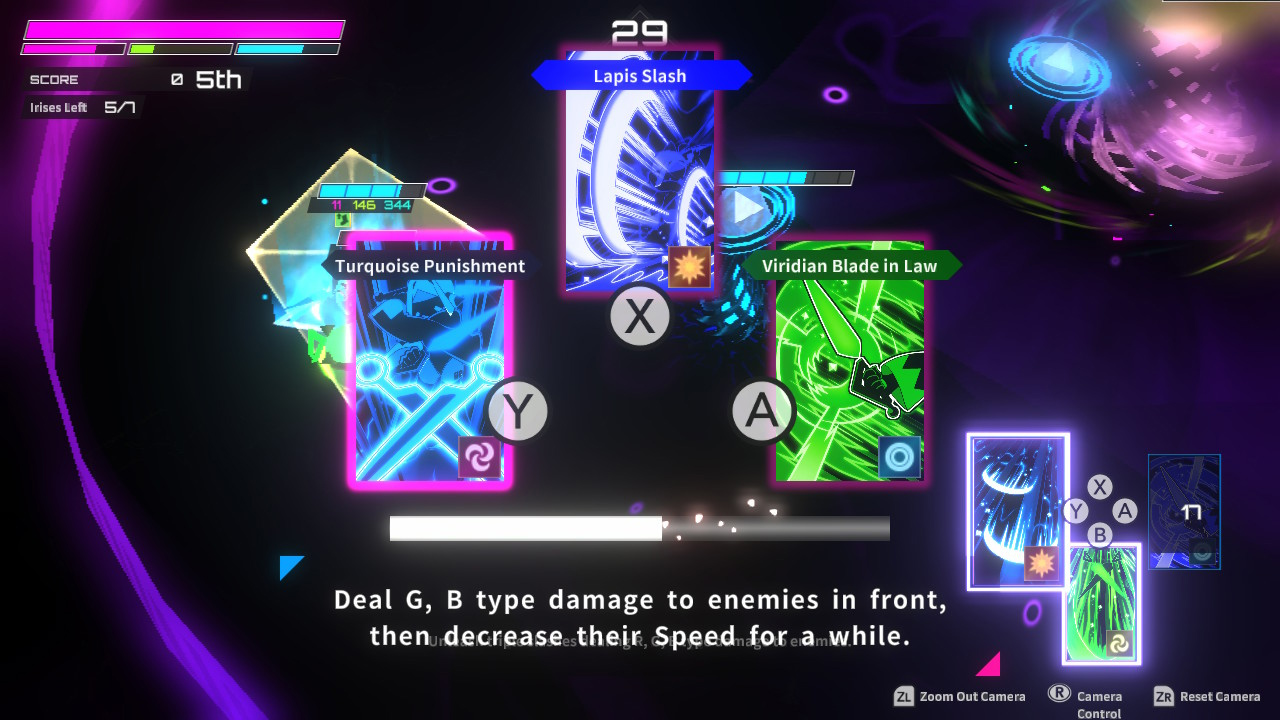Select the A button prompt beside Viridian Blade

point(763,410)
